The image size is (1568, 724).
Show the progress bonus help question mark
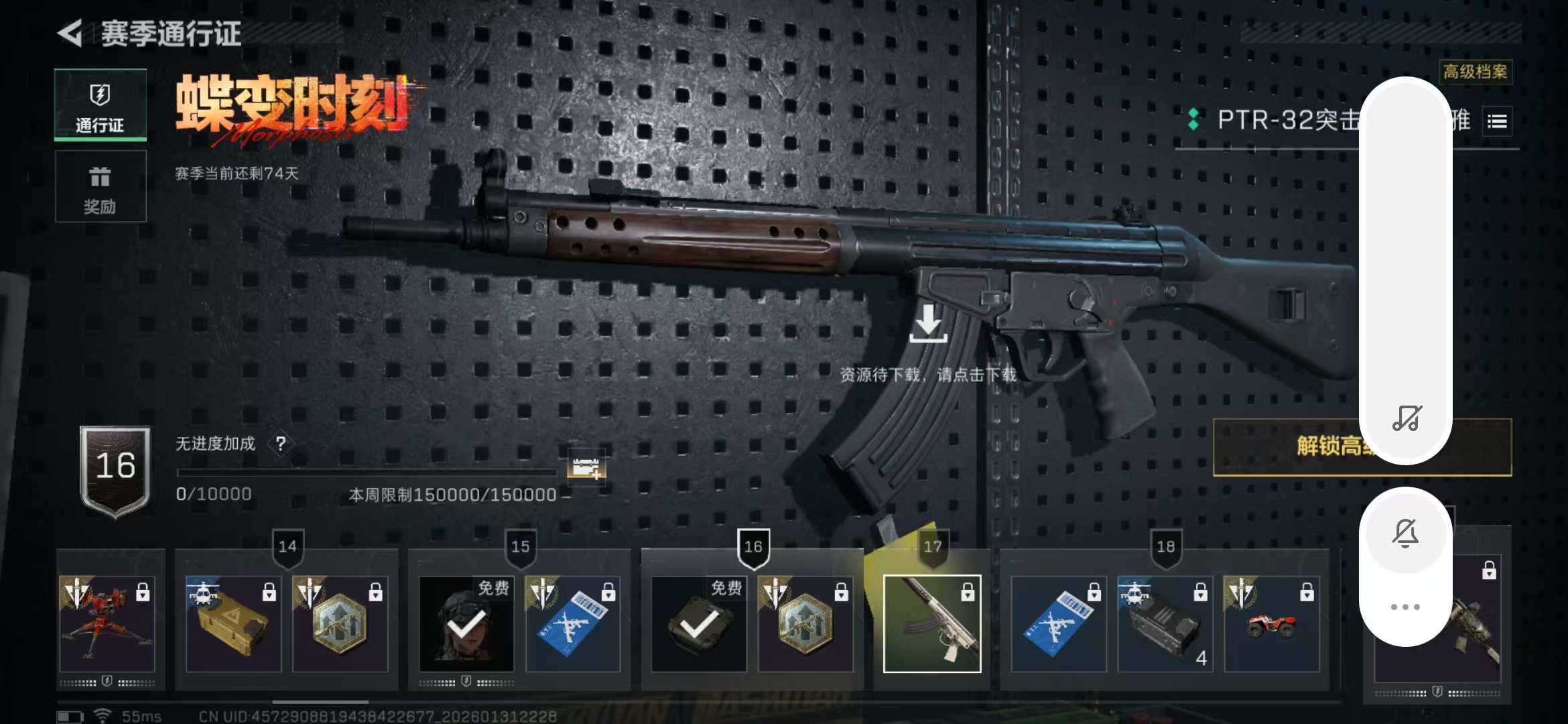(x=281, y=443)
